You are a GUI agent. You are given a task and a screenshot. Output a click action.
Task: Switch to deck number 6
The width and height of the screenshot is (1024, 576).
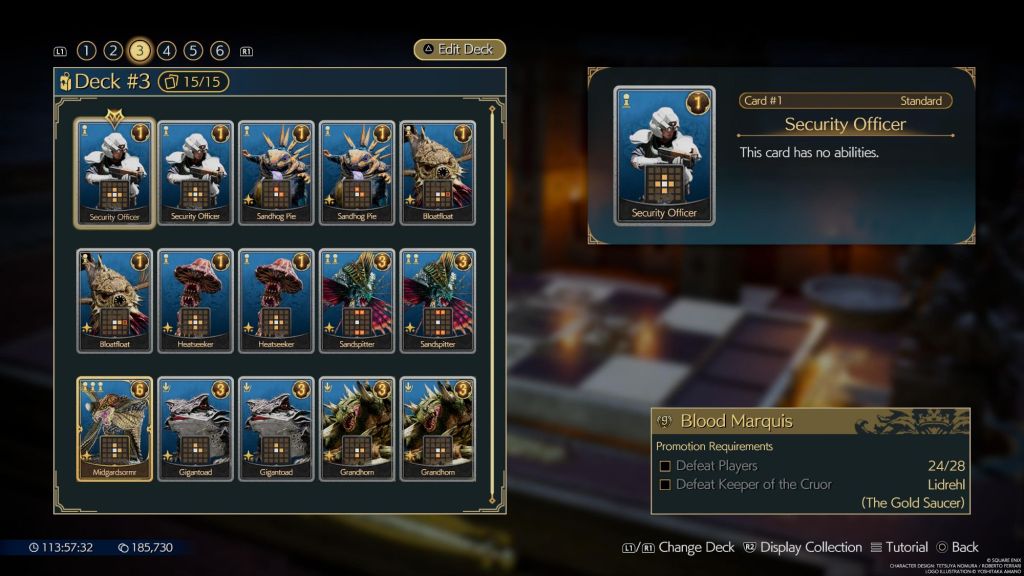pyautogui.click(x=220, y=51)
